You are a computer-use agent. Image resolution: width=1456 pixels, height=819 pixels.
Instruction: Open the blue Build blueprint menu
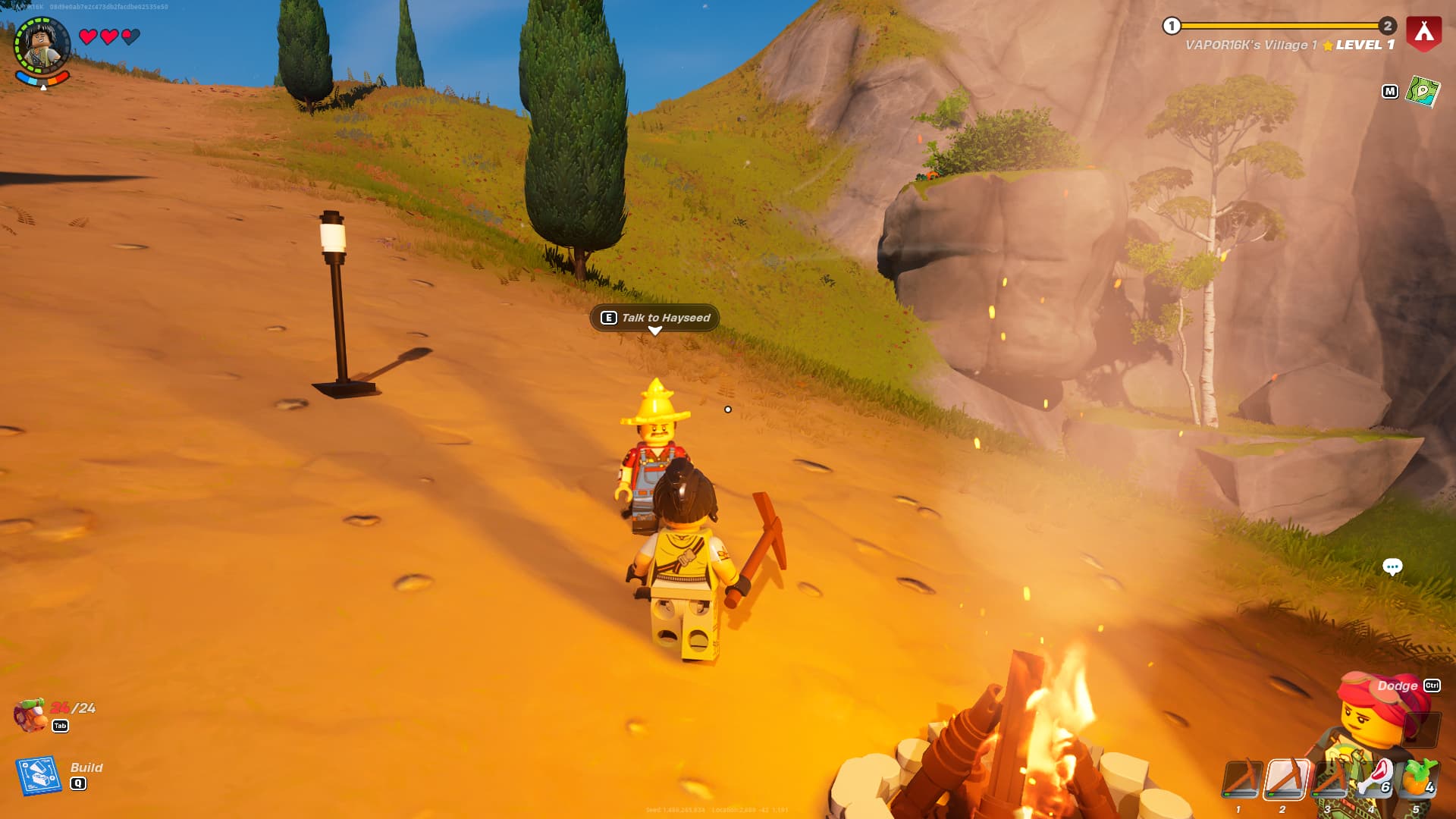point(39,775)
